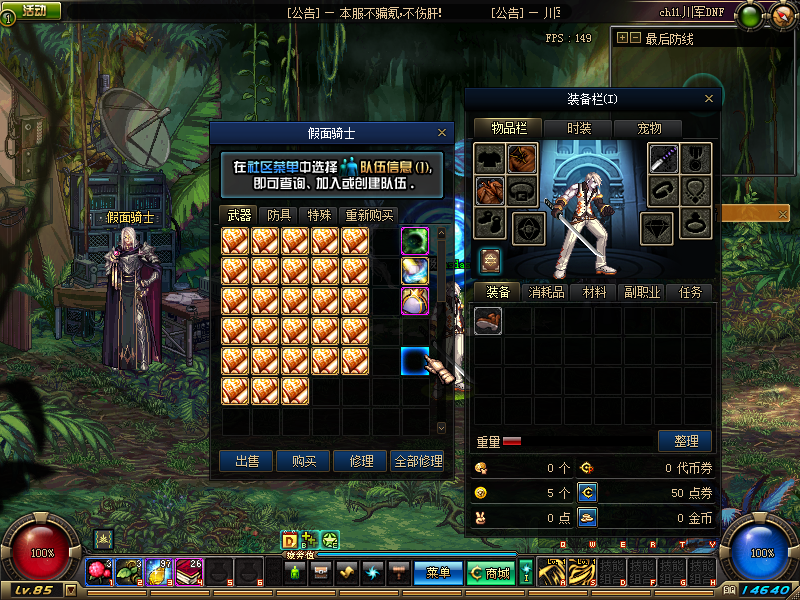Choose the 修理 button

[361, 461]
